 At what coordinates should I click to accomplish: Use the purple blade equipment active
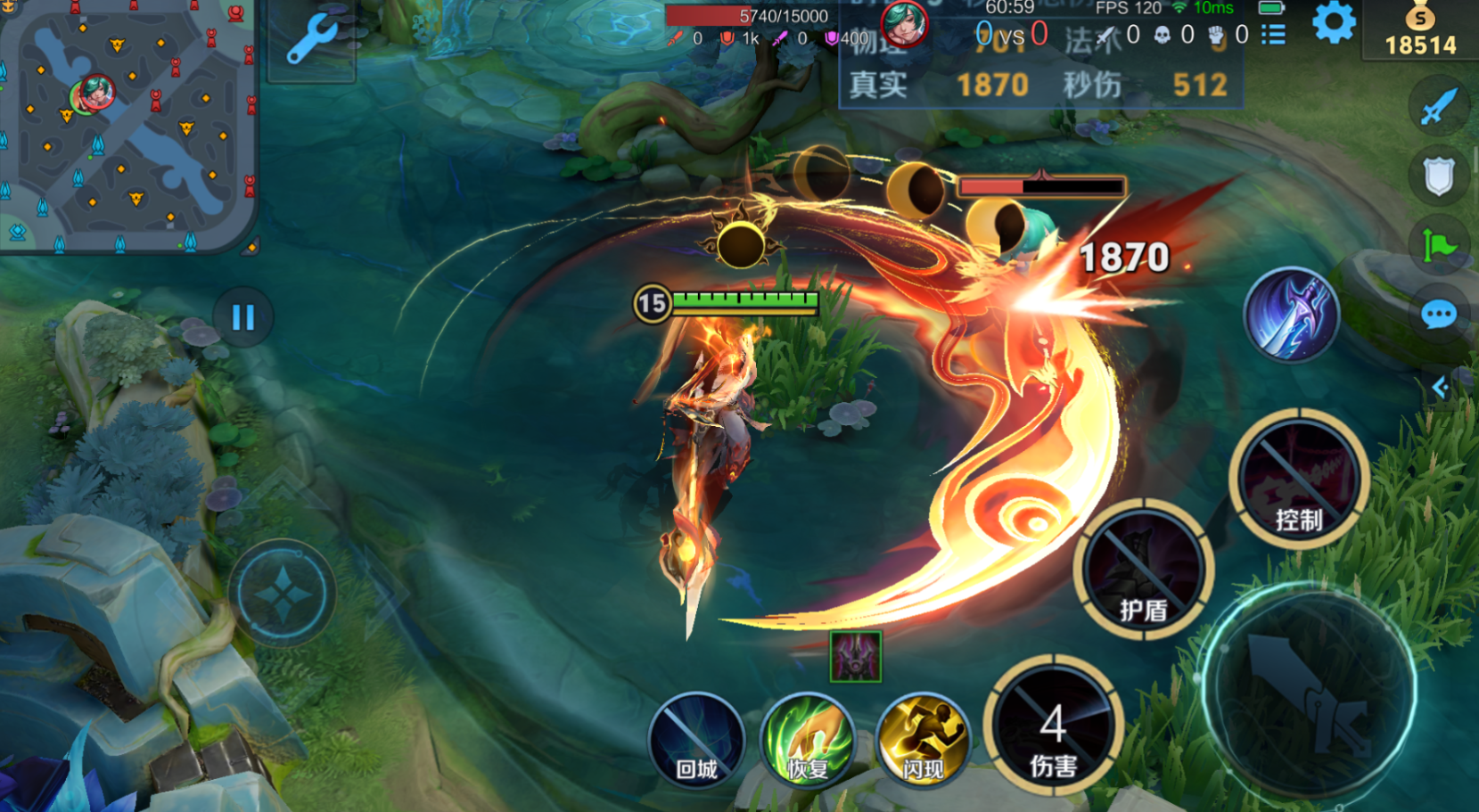1292,315
